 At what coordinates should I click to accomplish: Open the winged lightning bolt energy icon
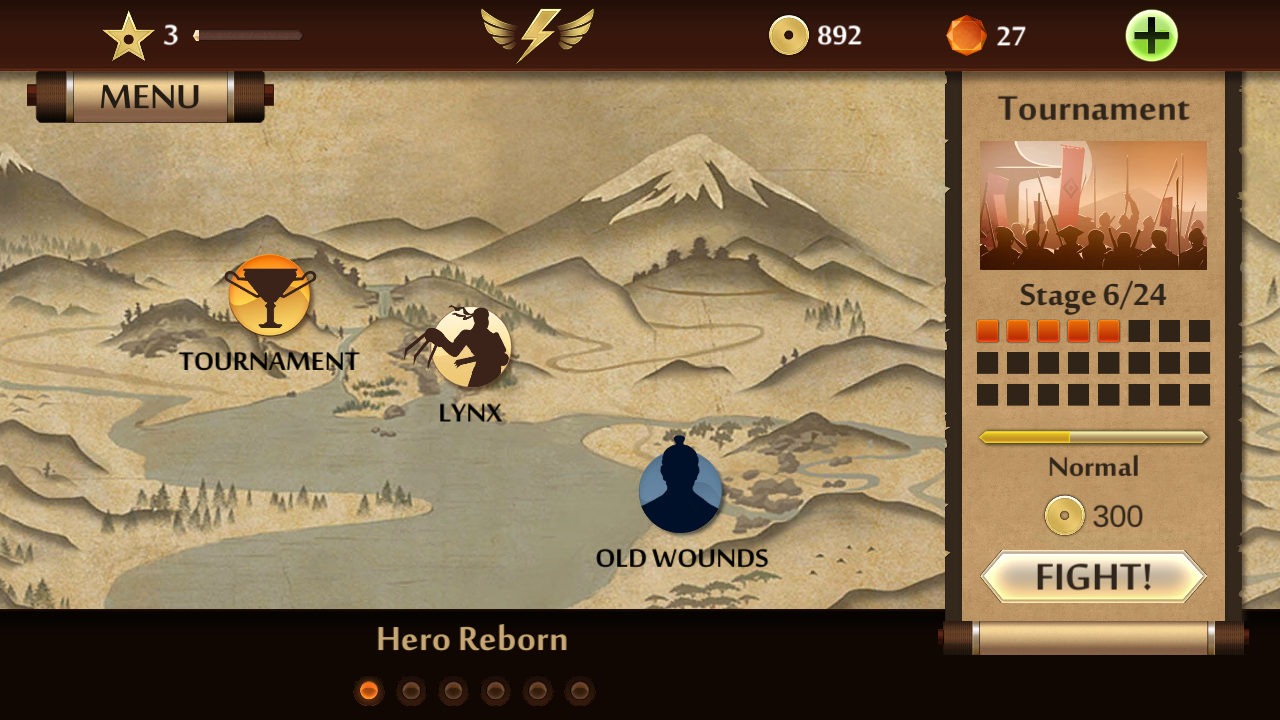click(537, 33)
